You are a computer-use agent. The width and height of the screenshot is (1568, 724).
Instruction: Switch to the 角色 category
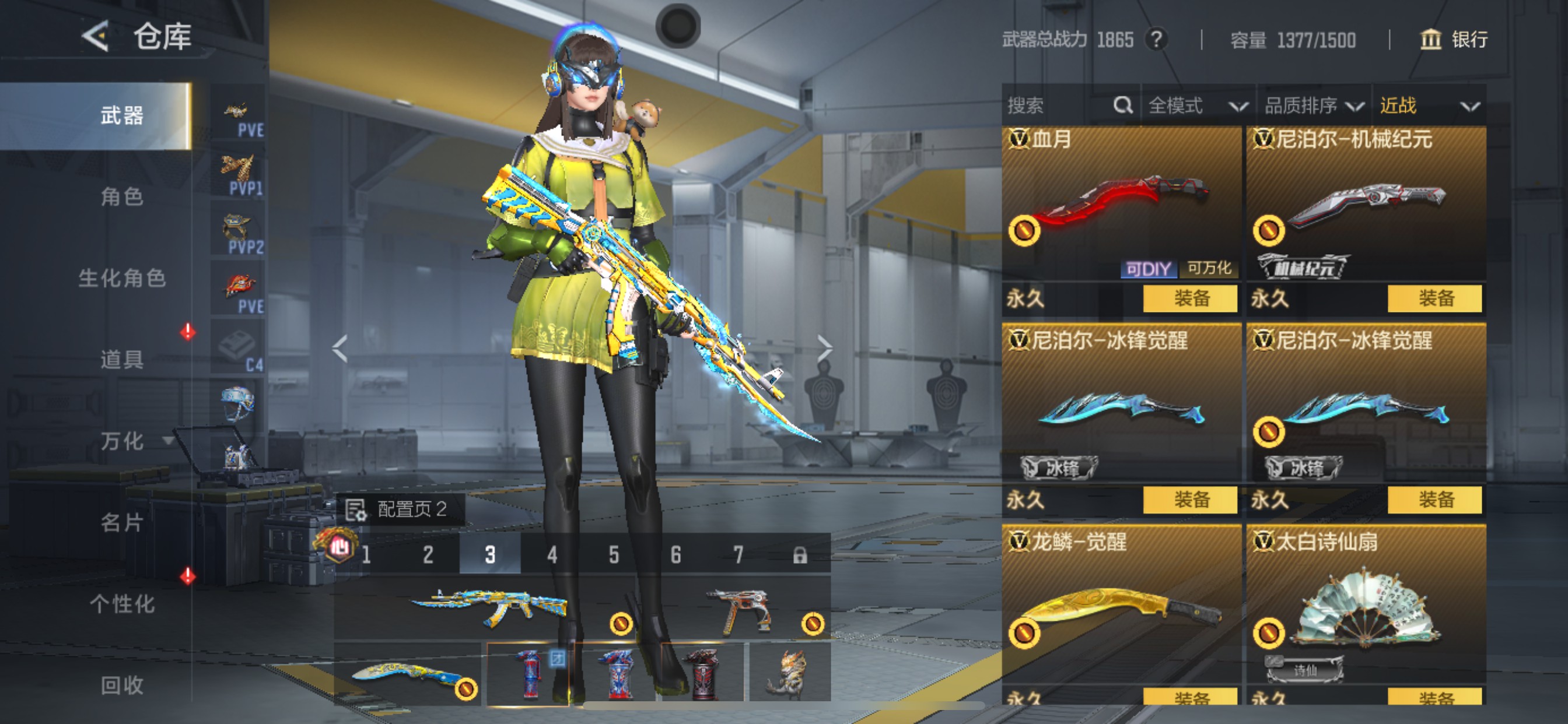click(122, 196)
